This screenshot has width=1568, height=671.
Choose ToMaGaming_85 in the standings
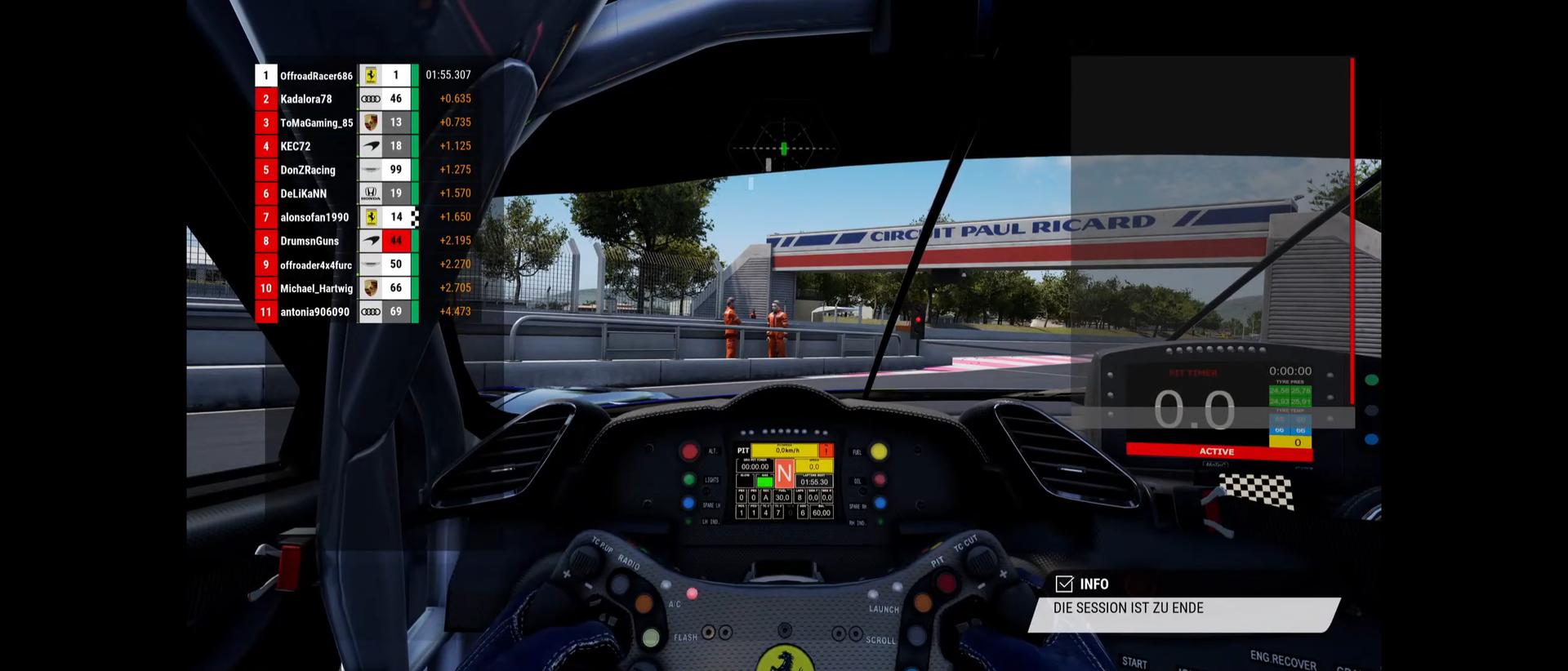(x=316, y=122)
